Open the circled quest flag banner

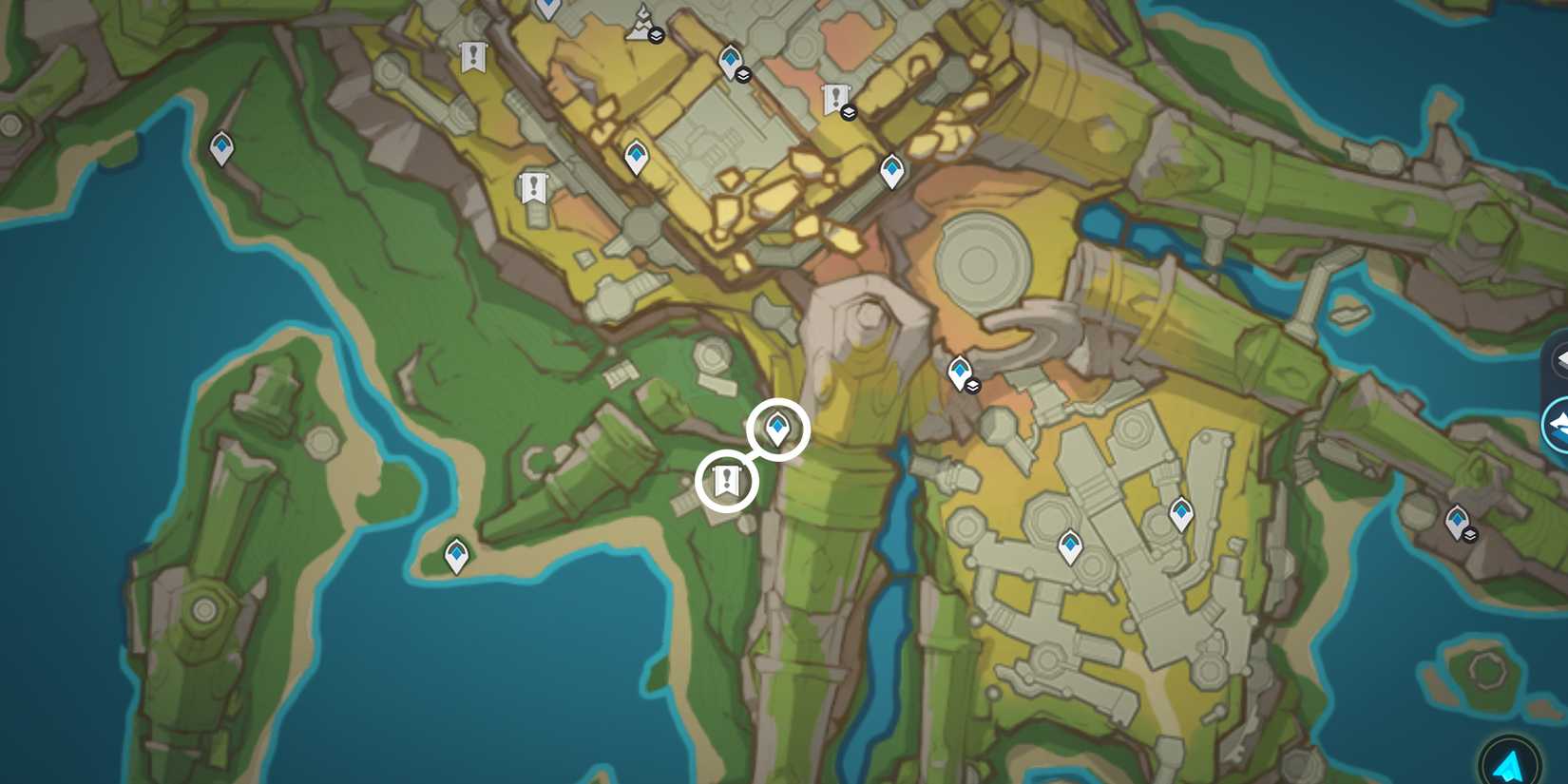pyautogui.click(x=727, y=479)
